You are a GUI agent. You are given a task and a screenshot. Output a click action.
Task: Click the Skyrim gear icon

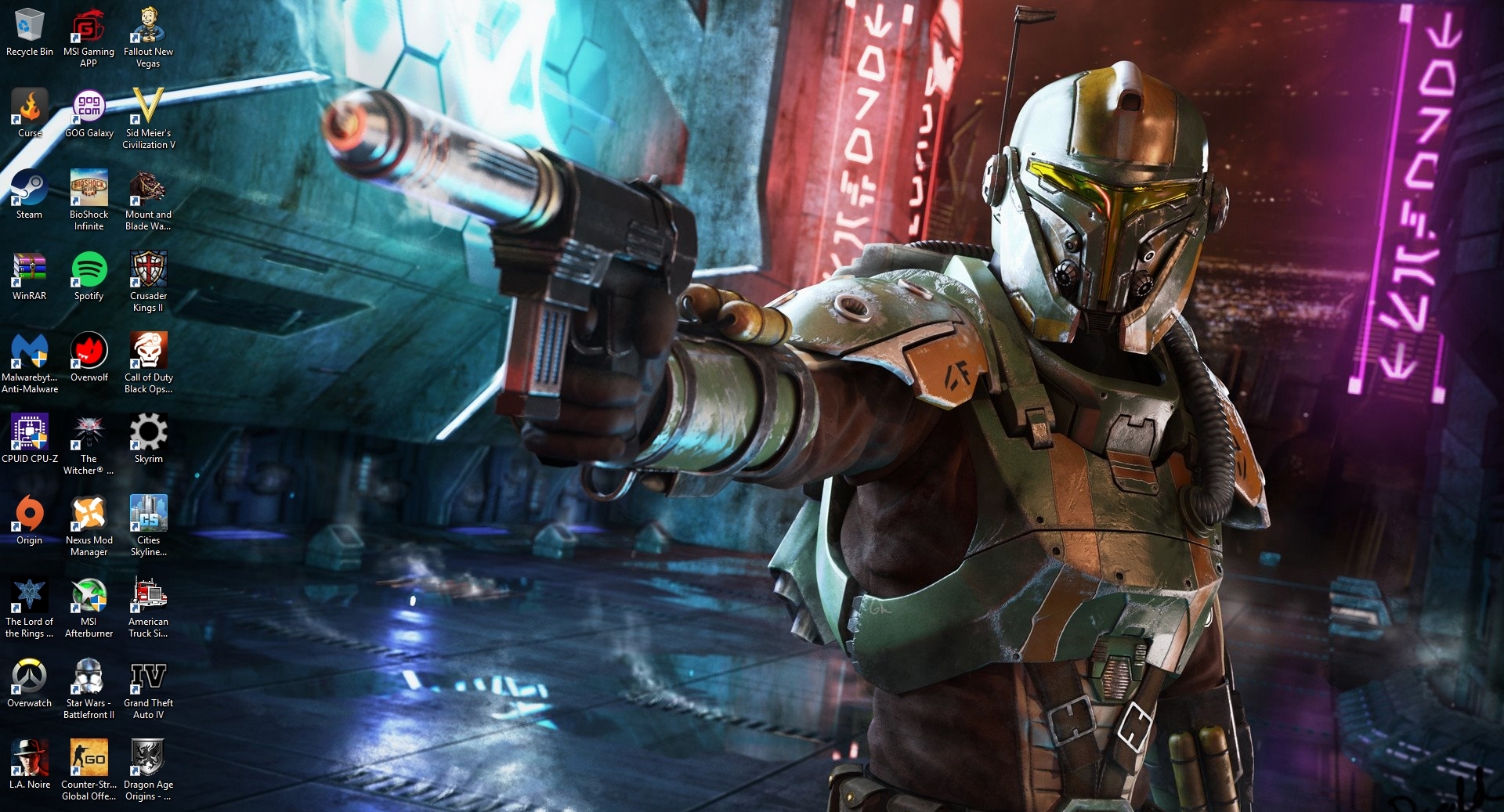(148, 433)
